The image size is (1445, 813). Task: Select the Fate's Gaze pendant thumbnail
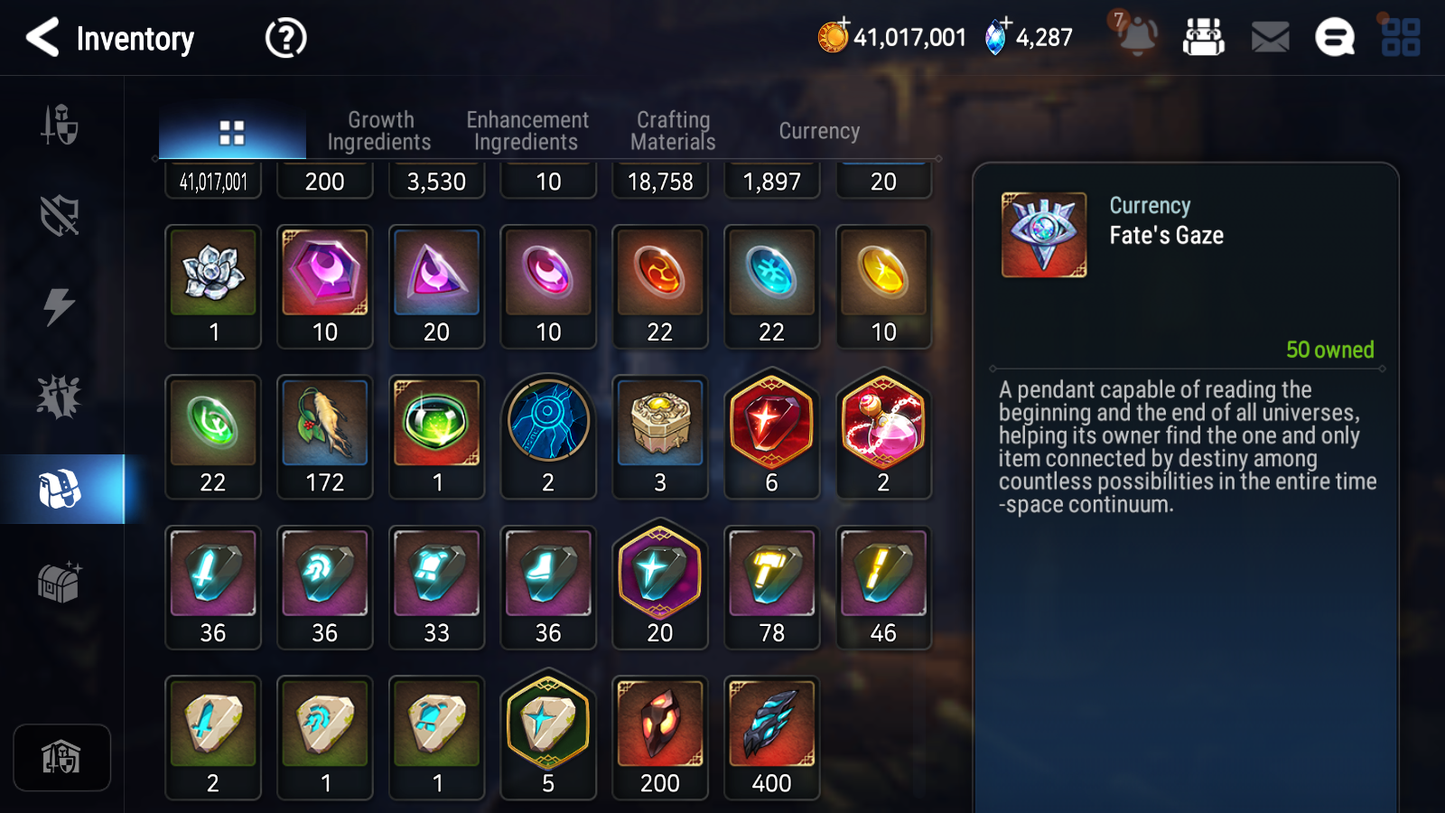click(x=1044, y=234)
